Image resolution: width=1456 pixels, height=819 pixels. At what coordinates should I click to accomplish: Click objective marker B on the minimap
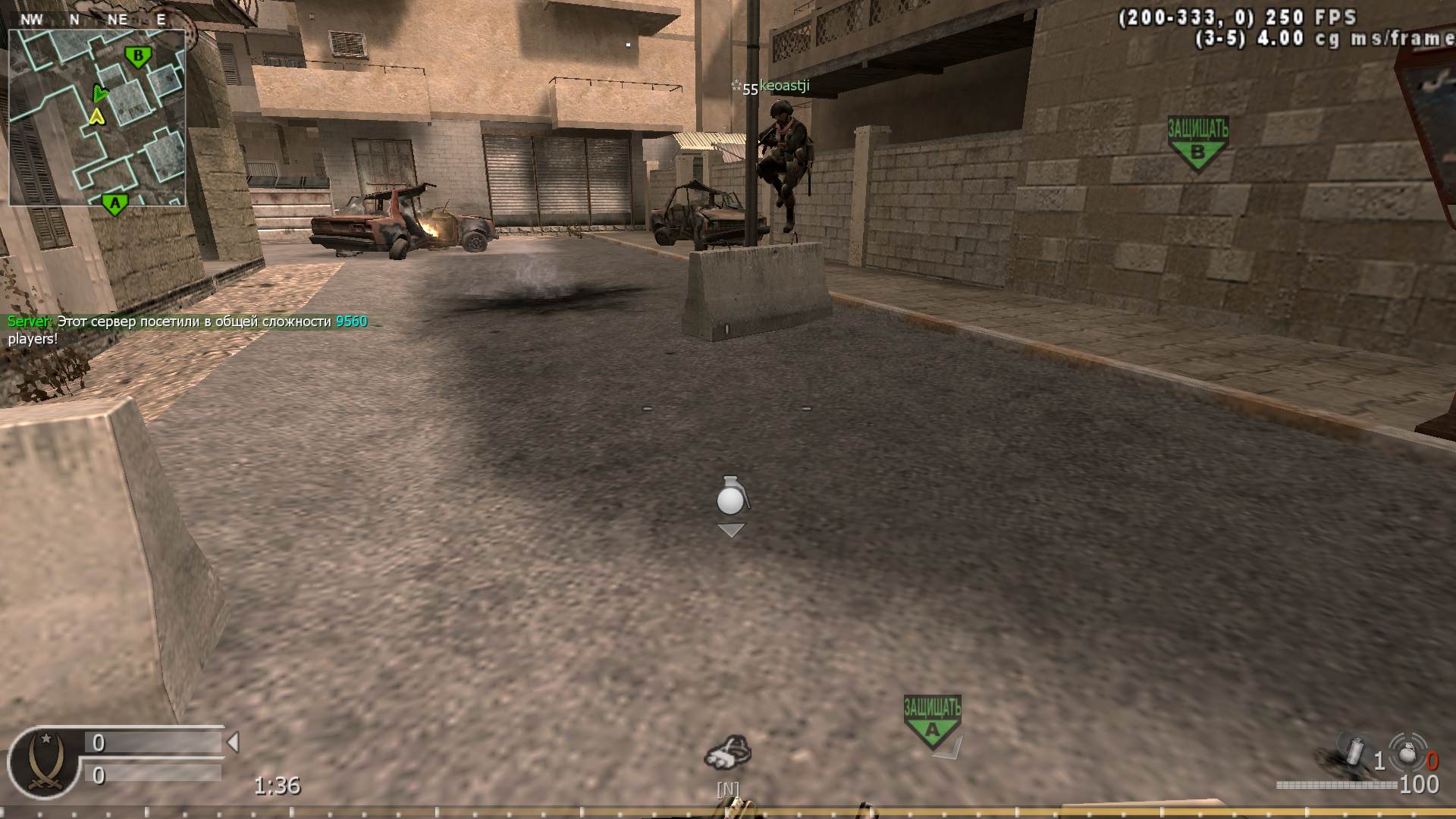click(x=136, y=54)
